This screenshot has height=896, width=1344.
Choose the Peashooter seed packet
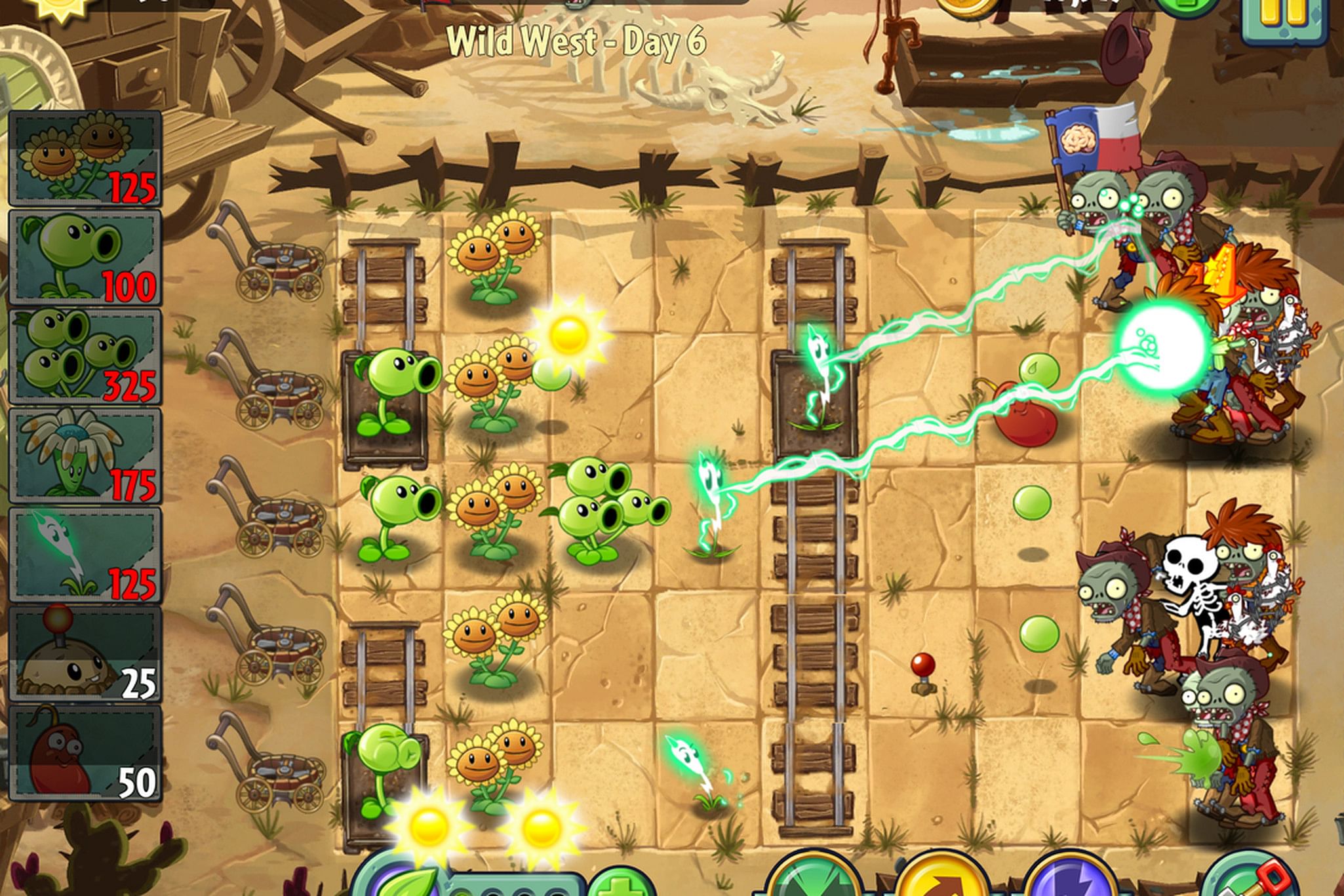point(85,258)
